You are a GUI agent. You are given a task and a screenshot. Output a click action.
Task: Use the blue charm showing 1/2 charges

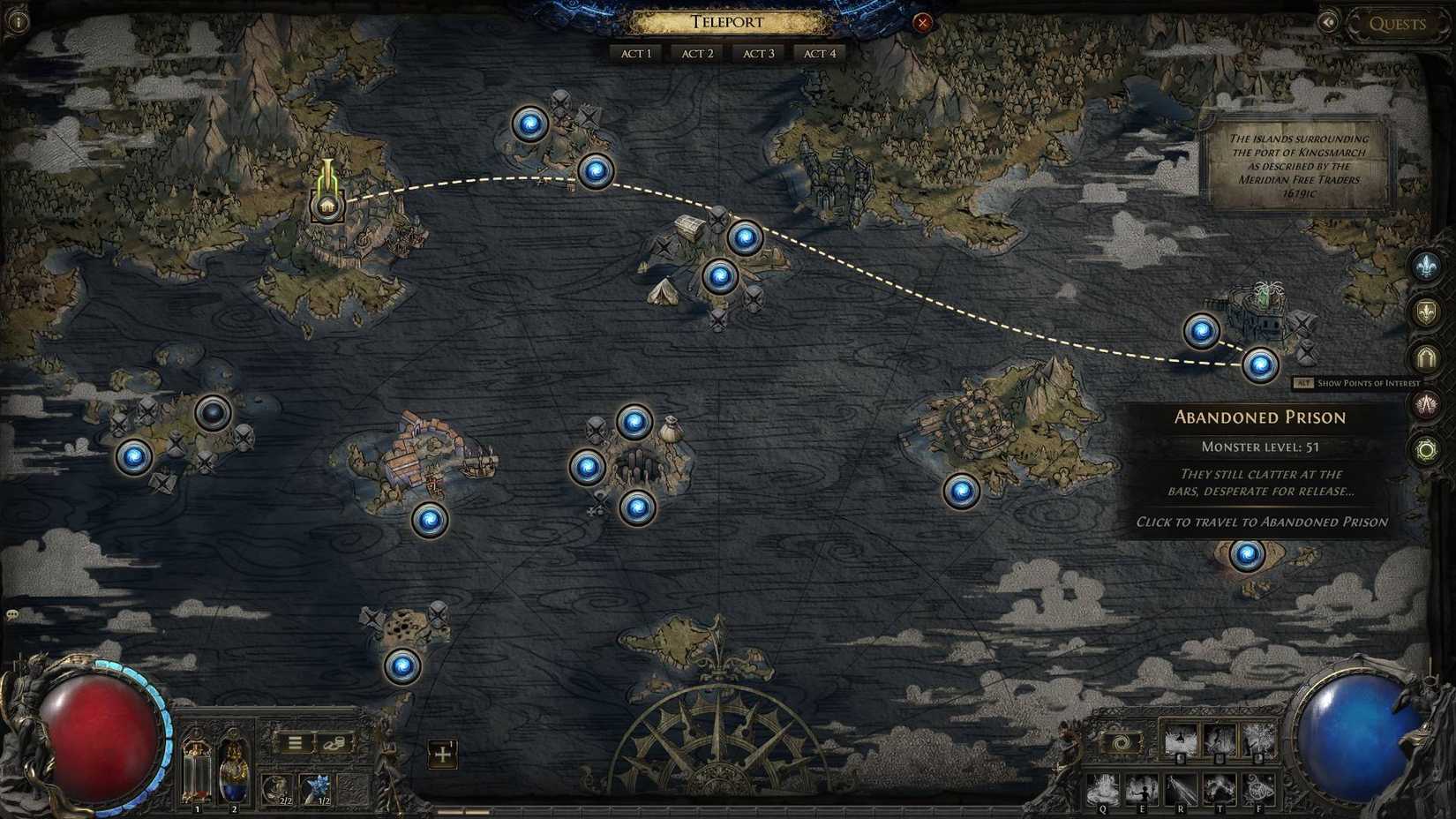tap(317, 787)
